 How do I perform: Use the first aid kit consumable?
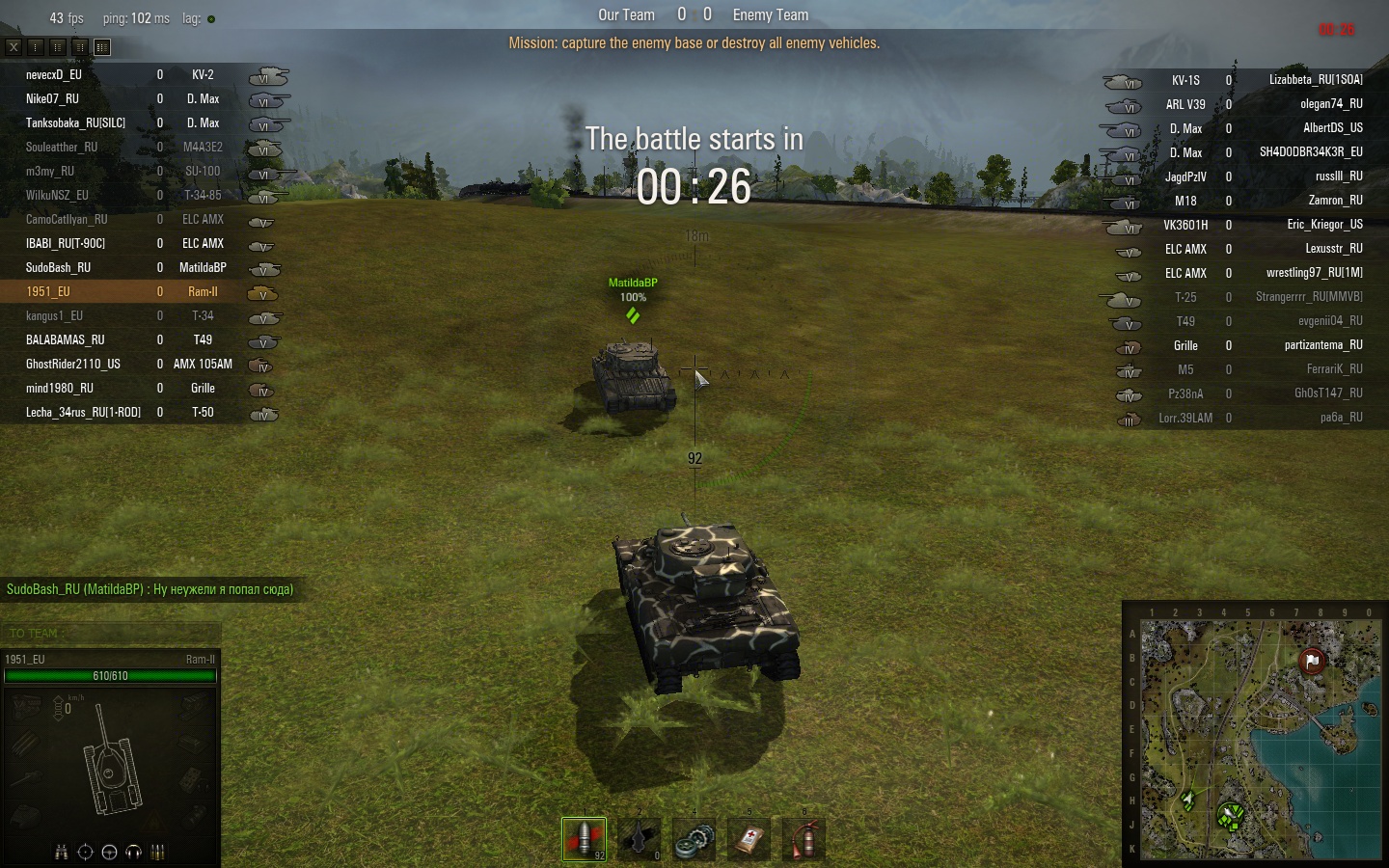[749, 839]
